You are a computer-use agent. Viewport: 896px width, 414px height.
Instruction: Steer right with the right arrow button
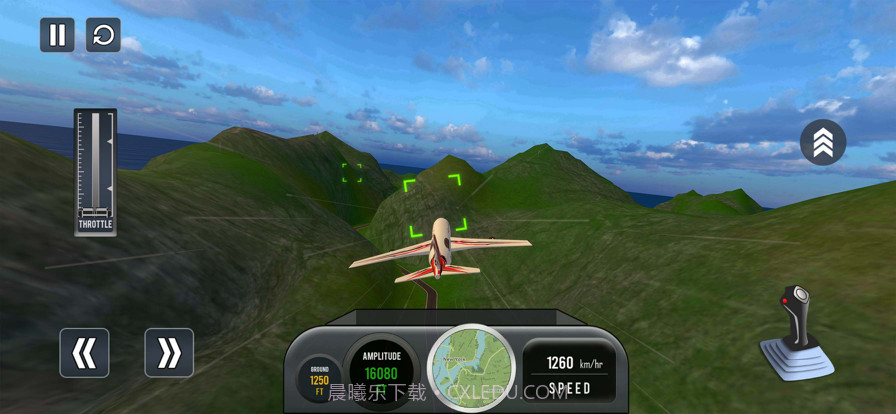point(169,352)
